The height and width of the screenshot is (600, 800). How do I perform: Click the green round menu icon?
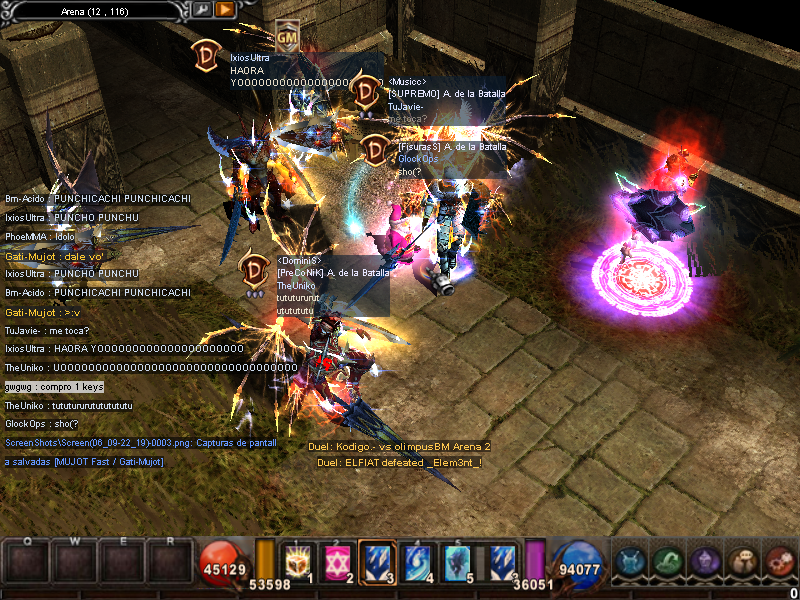[667, 562]
